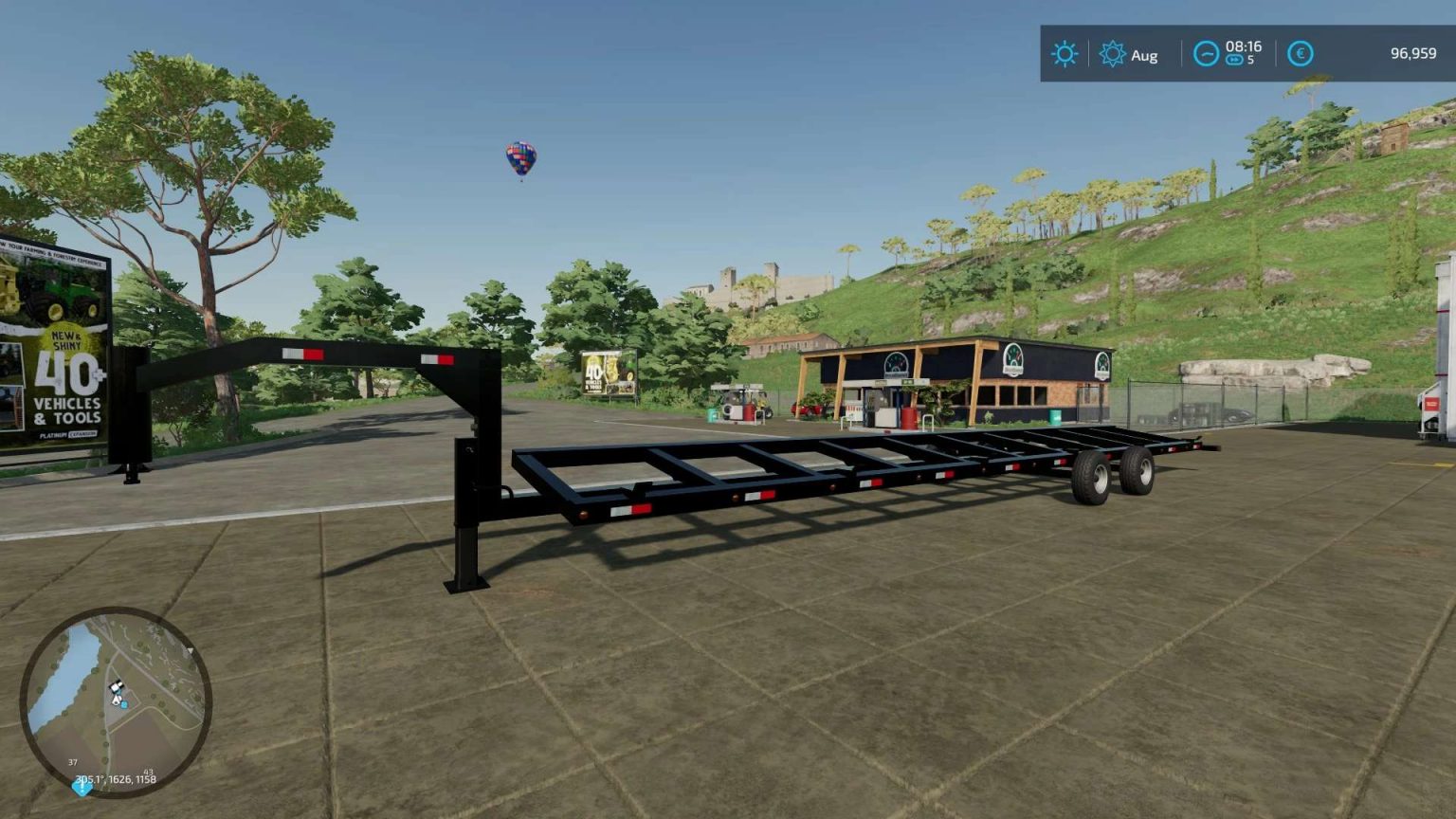Click the white triangle on the minimap rim
The width and height of the screenshot is (1456, 819).
[x=191, y=650]
